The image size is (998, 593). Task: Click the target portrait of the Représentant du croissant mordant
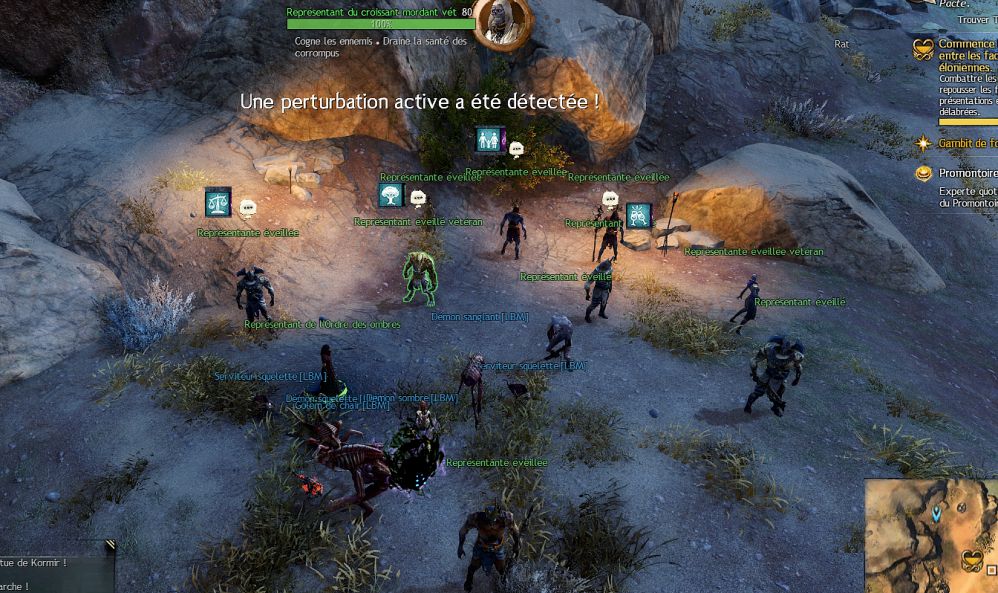point(501,22)
